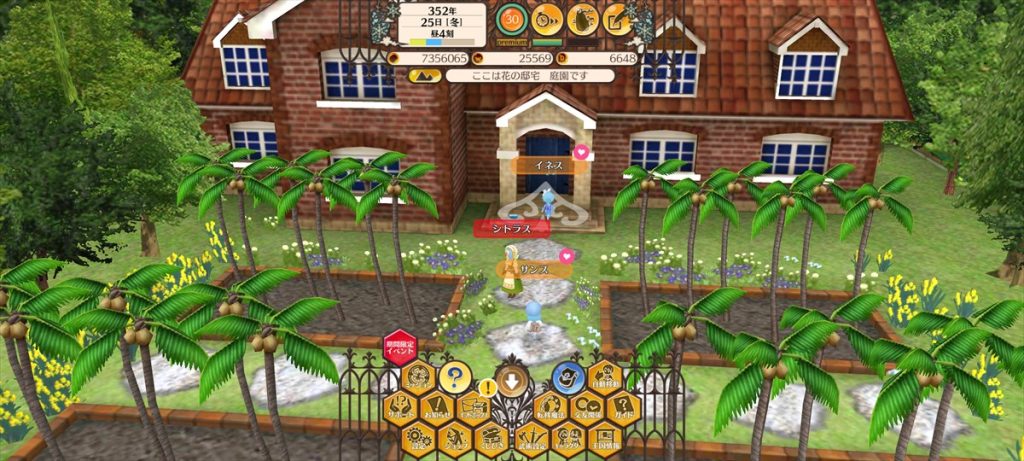Open the bag icon at top
Viewport: 1024px width, 461px height.
coord(582,18)
